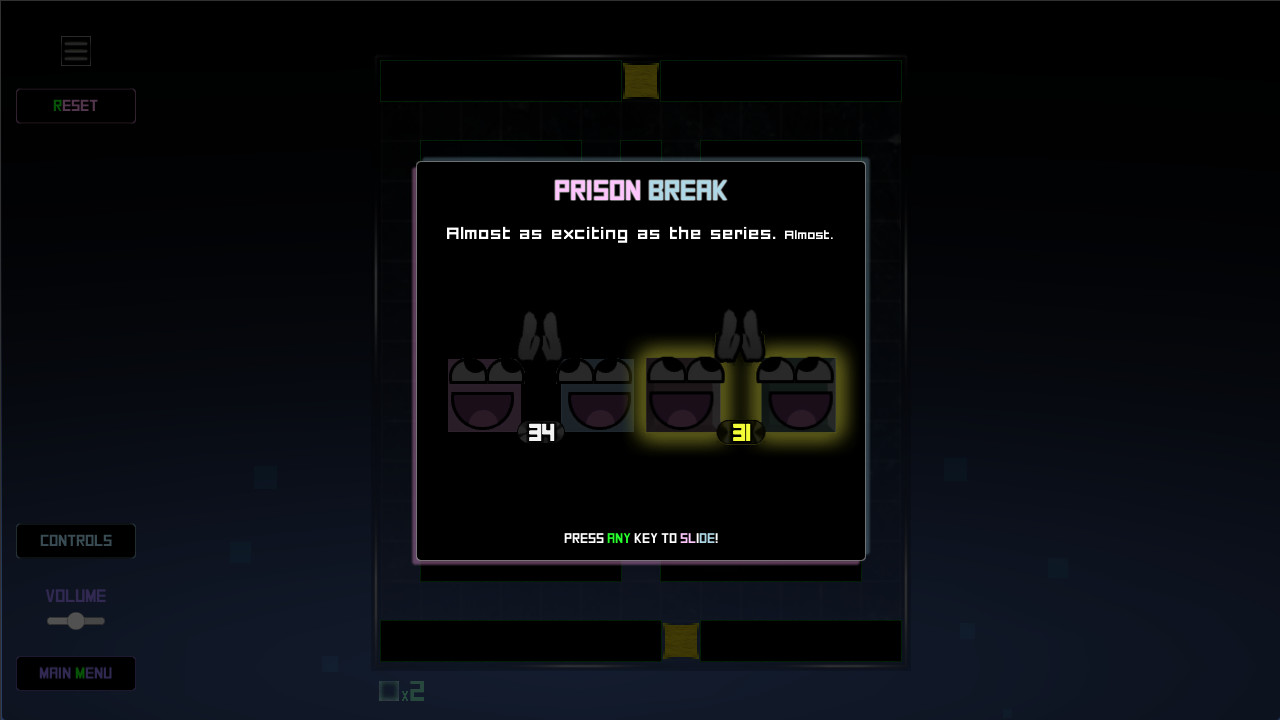Screen dimensions: 1280x720
Task: Click the left smiley block near counter 34
Action: (x=484, y=395)
